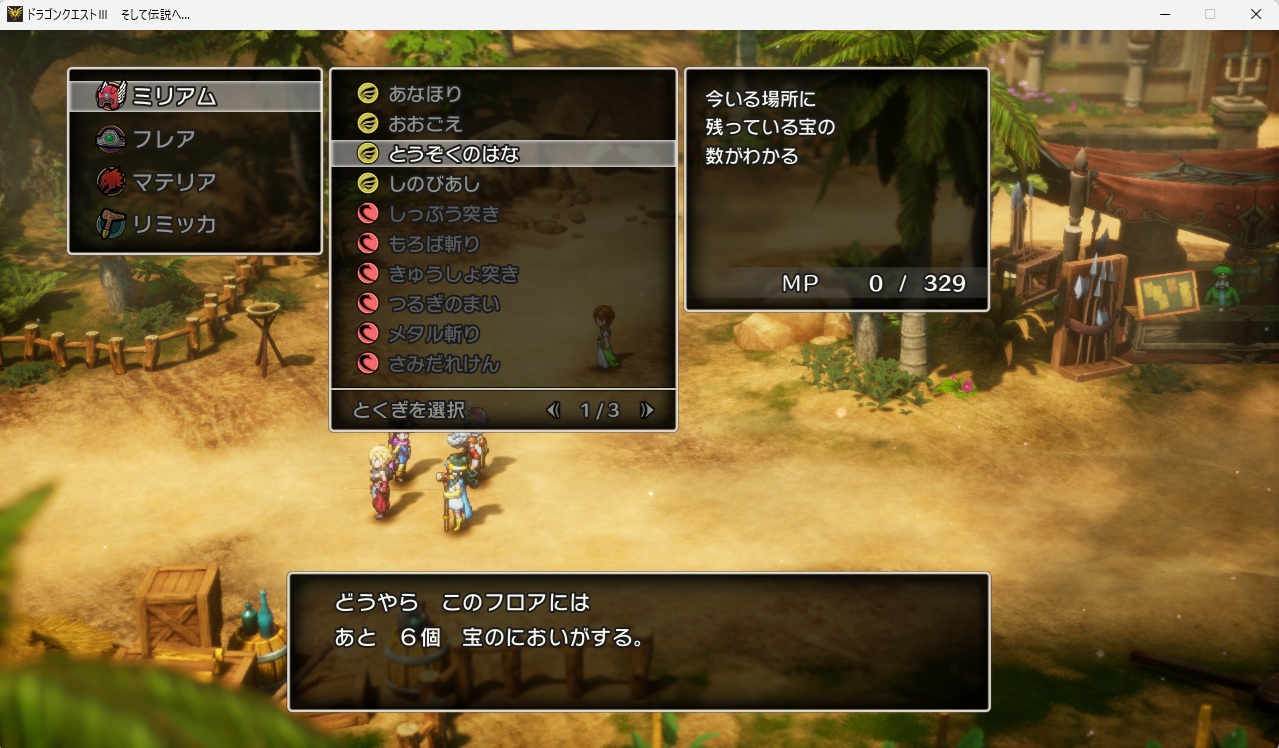Select party member ミリアム

(x=175, y=96)
